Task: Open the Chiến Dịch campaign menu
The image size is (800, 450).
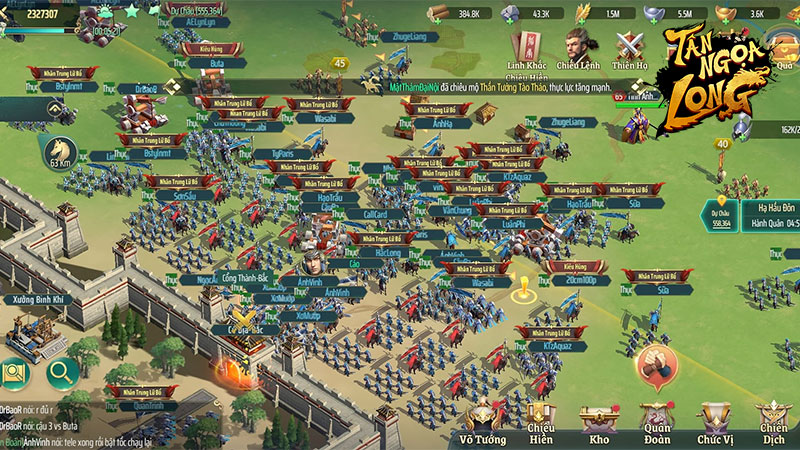Action: click(772, 423)
